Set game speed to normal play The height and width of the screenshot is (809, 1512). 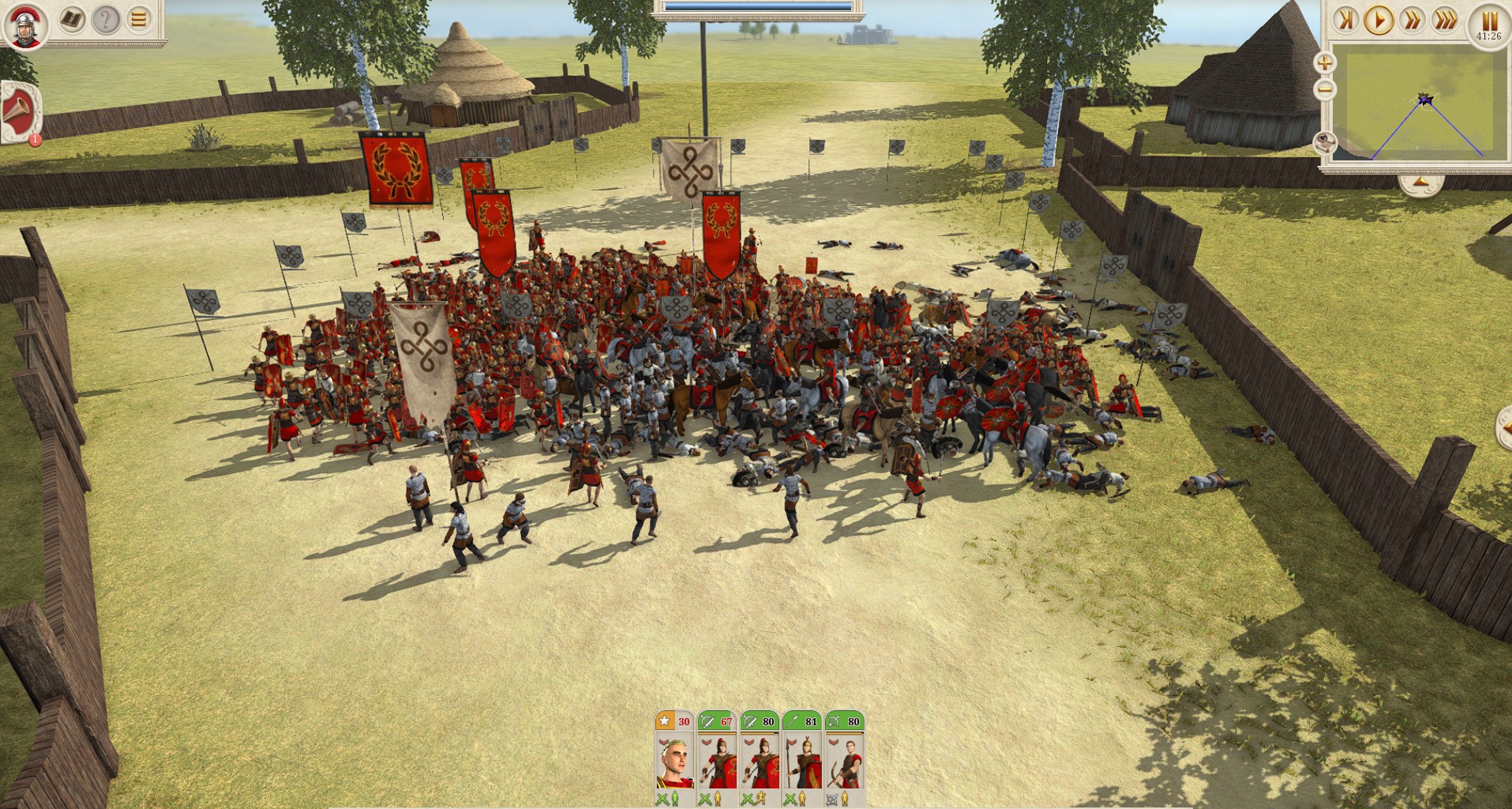click(x=1379, y=20)
